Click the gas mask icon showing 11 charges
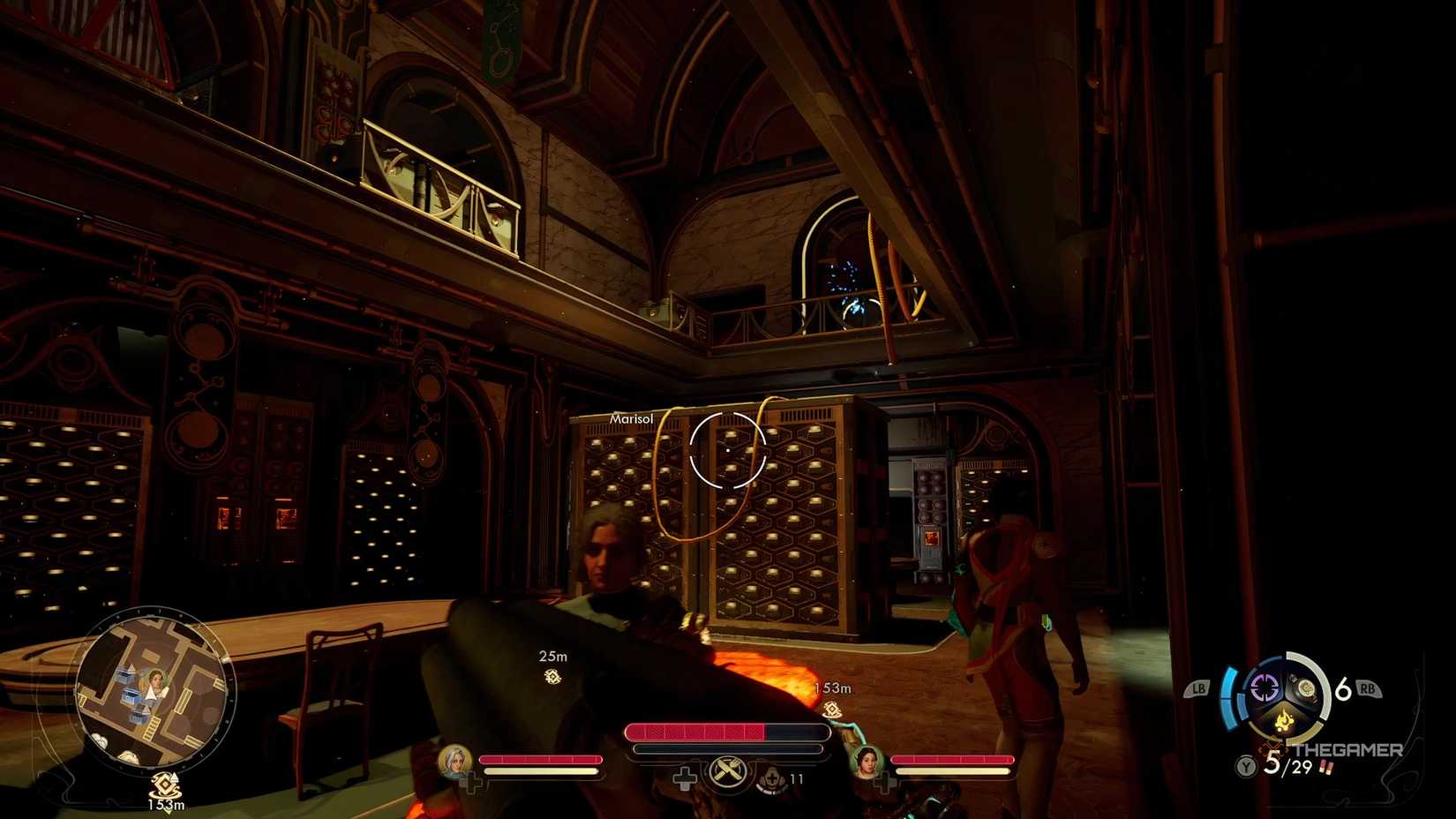Screen dimensions: 1456x819 coord(773,778)
